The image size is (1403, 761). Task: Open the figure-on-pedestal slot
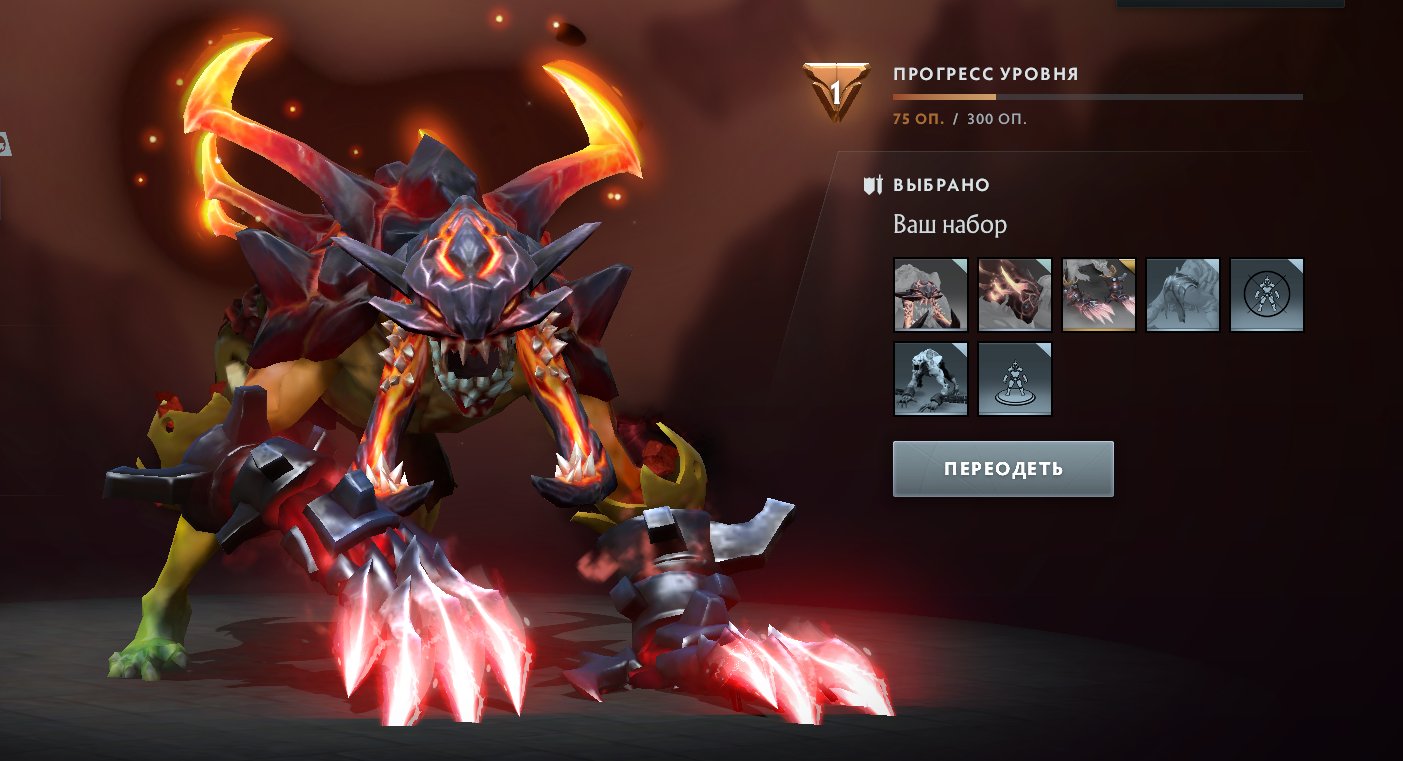[1014, 379]
